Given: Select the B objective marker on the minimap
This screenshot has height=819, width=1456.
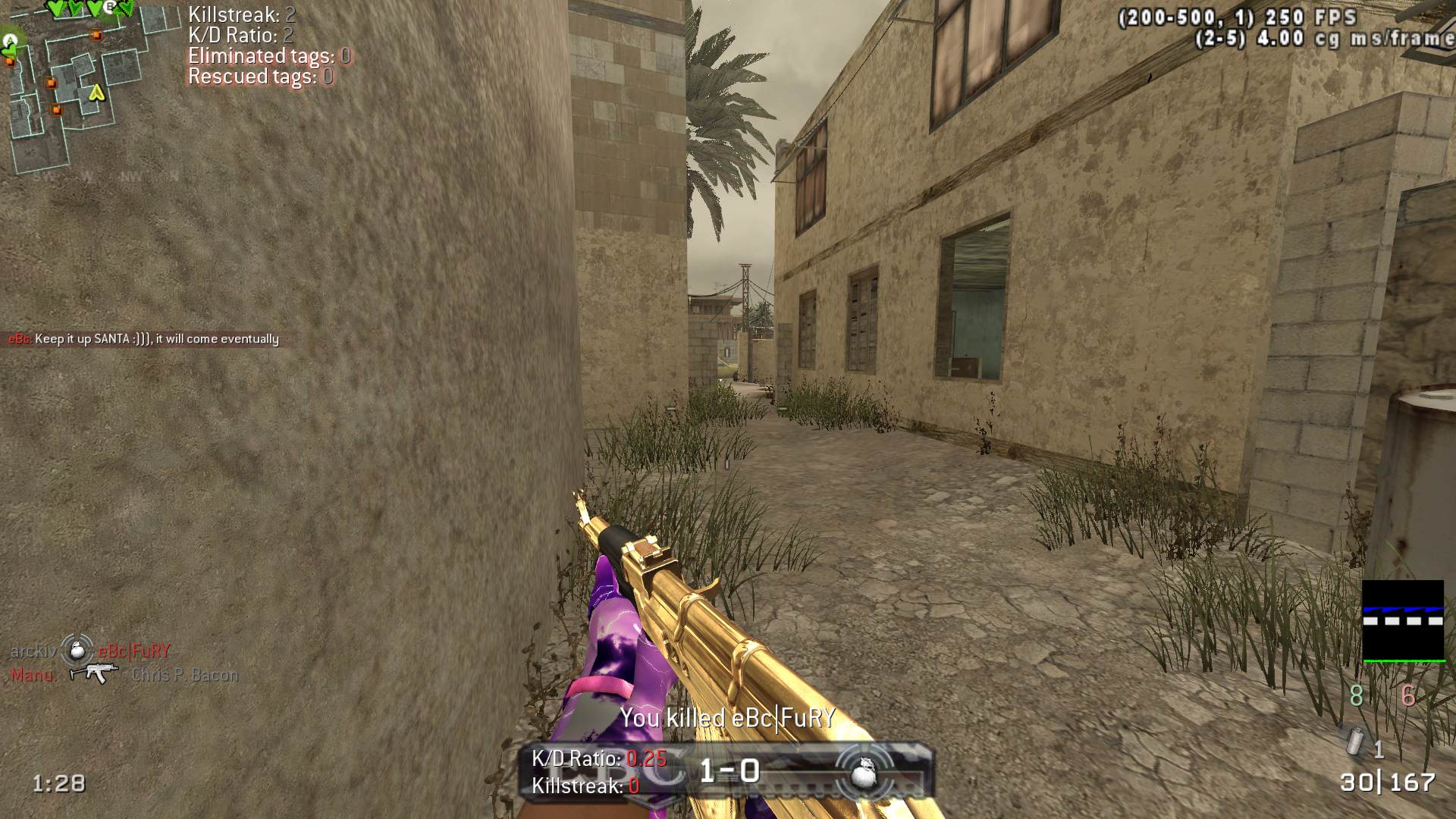Looking at the screenshot, I should [x=111, y=7].
